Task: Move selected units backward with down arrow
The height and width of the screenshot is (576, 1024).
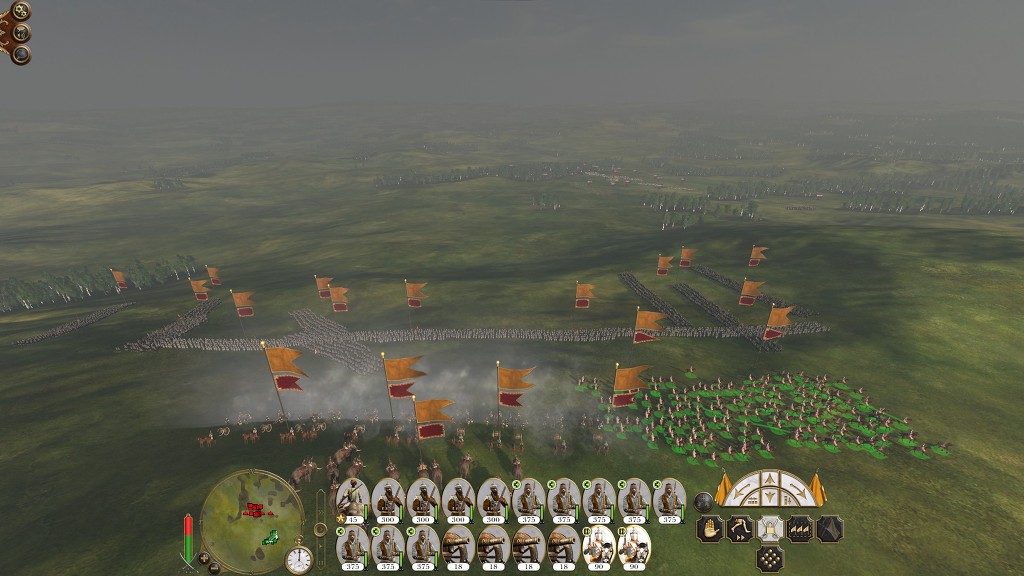Action: [770, 497]
